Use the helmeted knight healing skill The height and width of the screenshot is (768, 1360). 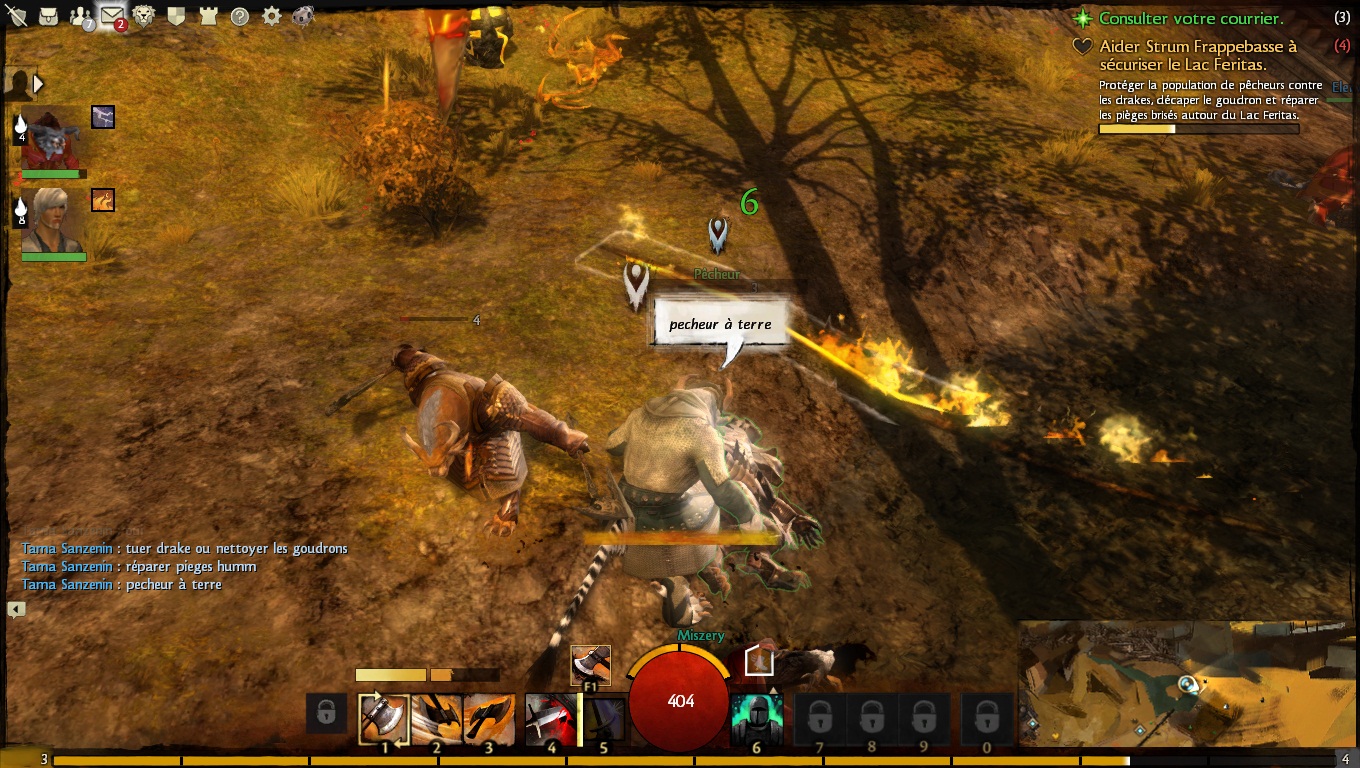click(x=756, y=719)
